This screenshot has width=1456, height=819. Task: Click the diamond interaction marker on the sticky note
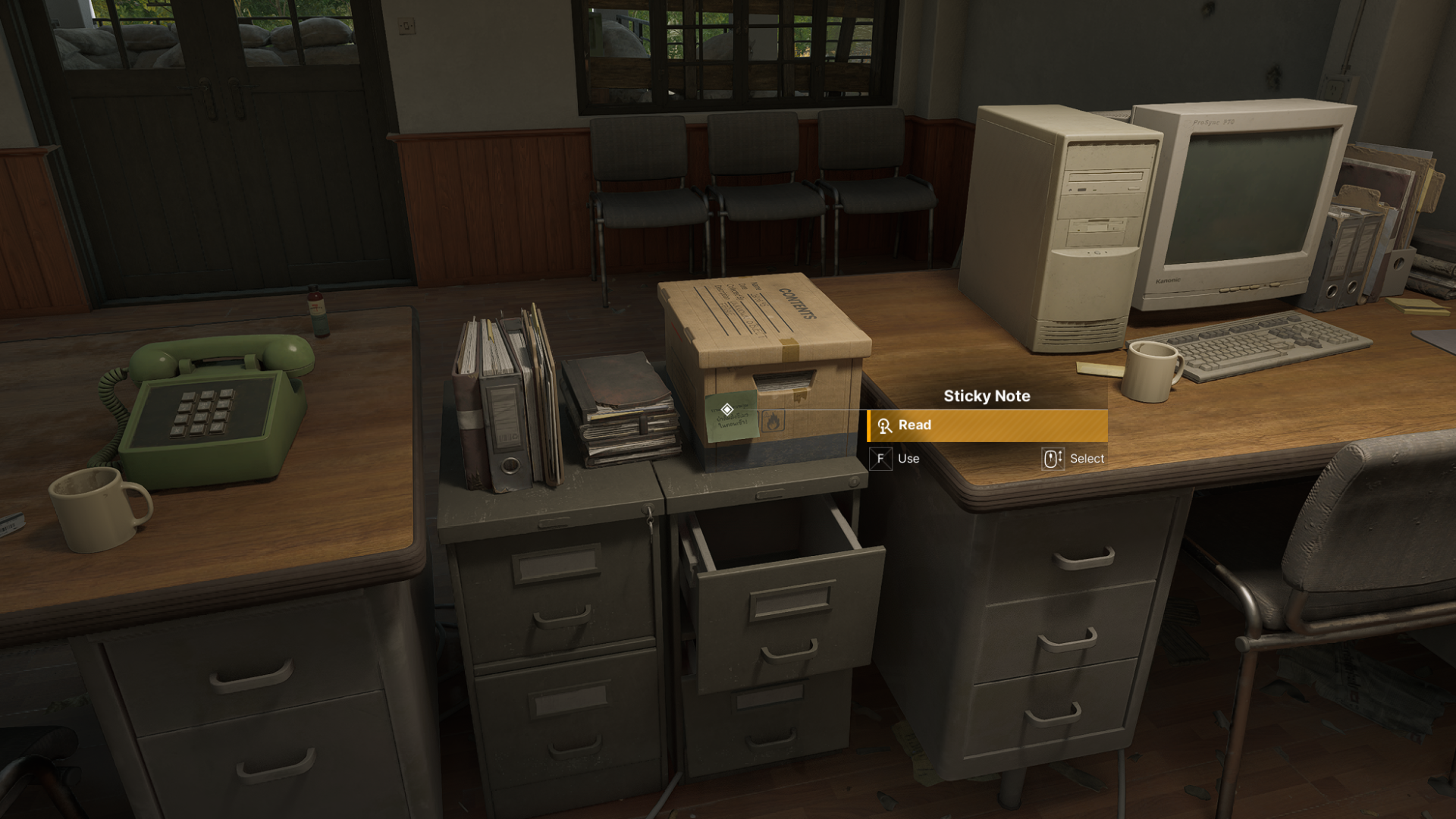click(726, 409)
